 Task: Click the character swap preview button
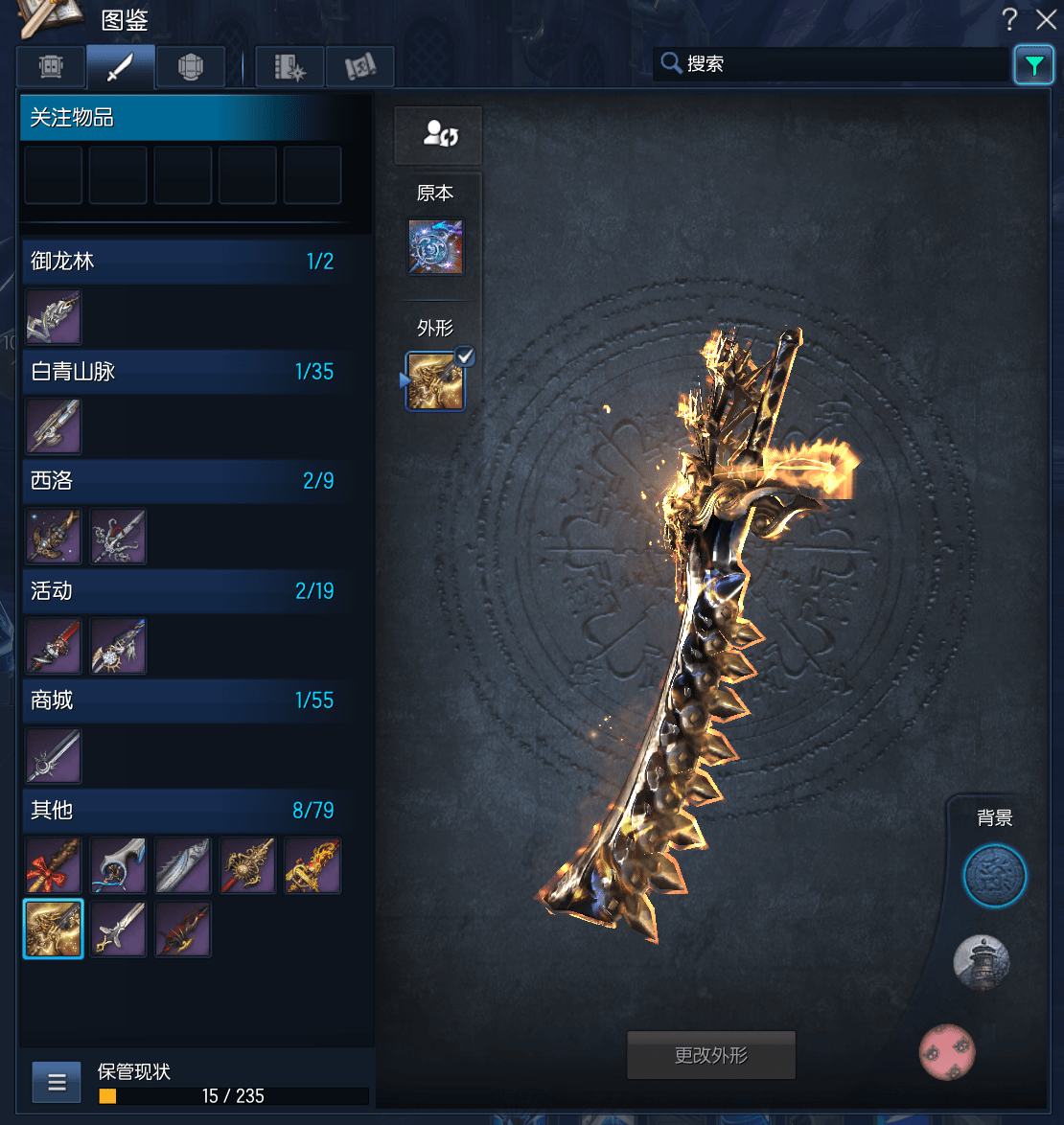click(x=439, y=135)
